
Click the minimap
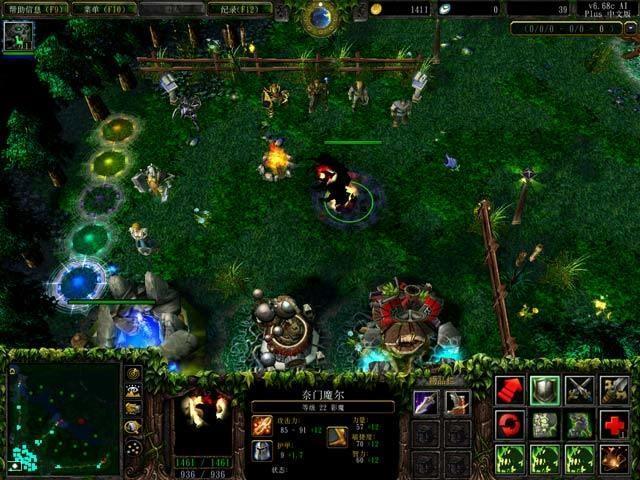(x=63, y=415)
